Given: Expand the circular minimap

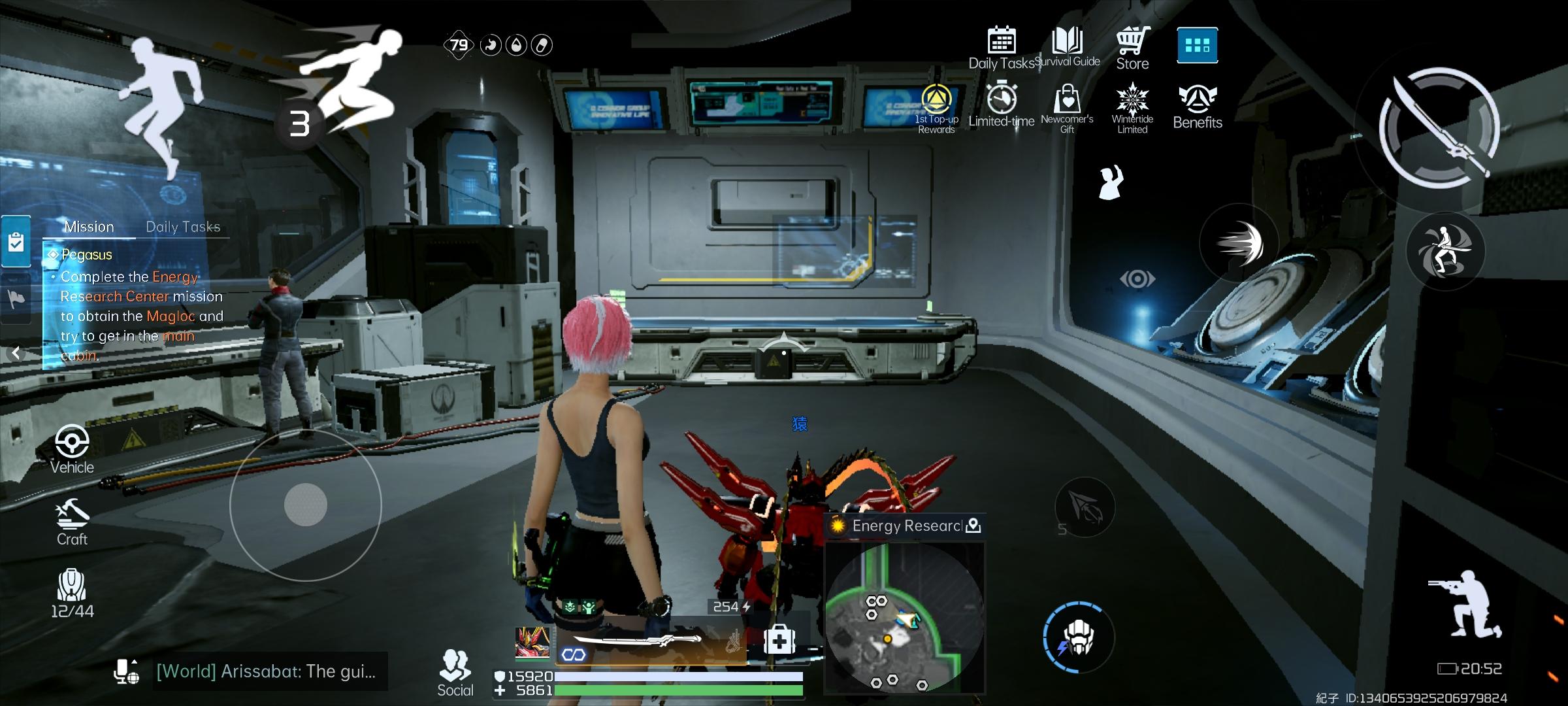Looking at the screenshot, I should click(x=904, y=619).
